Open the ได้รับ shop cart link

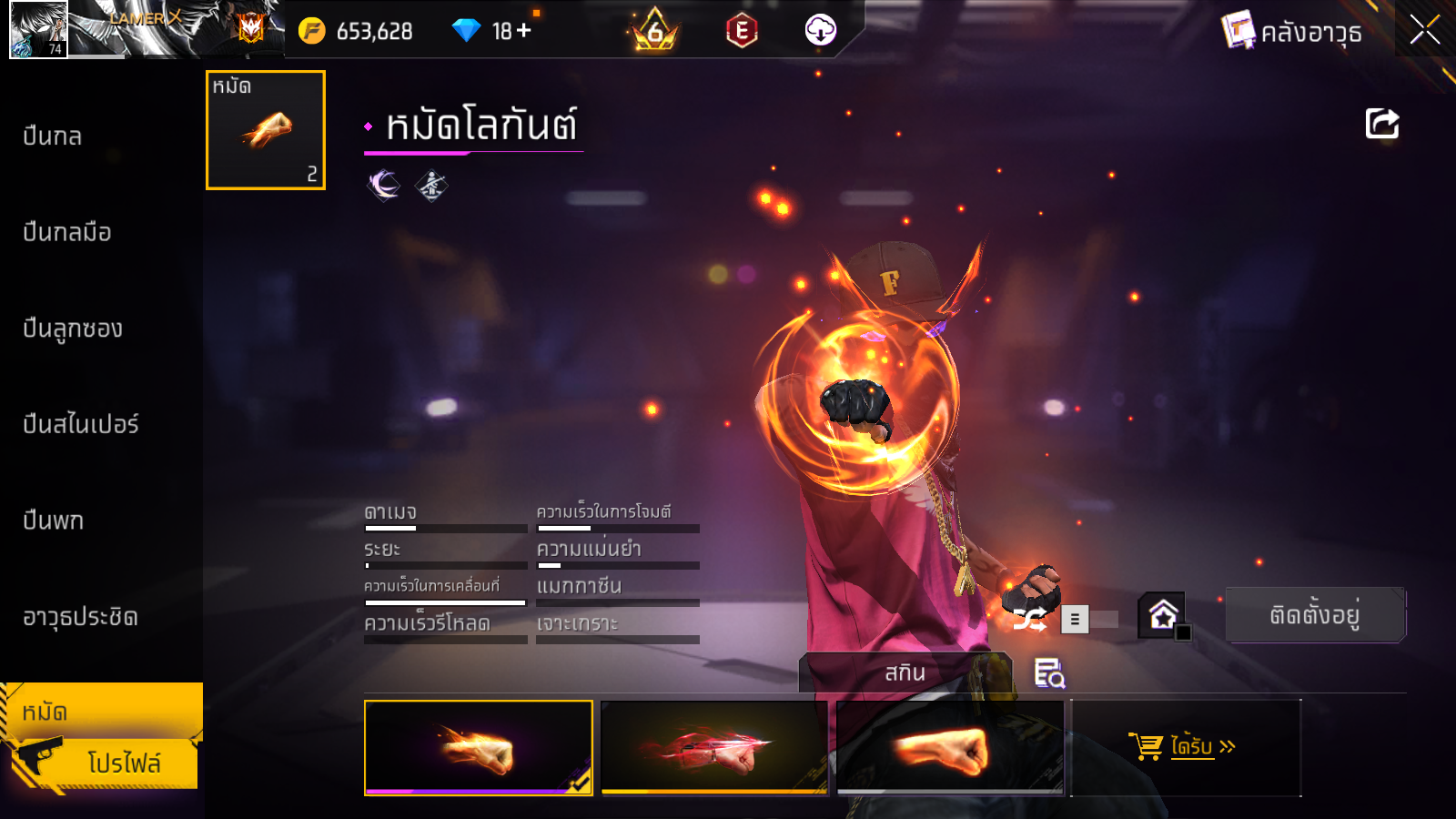point(1185,747)
